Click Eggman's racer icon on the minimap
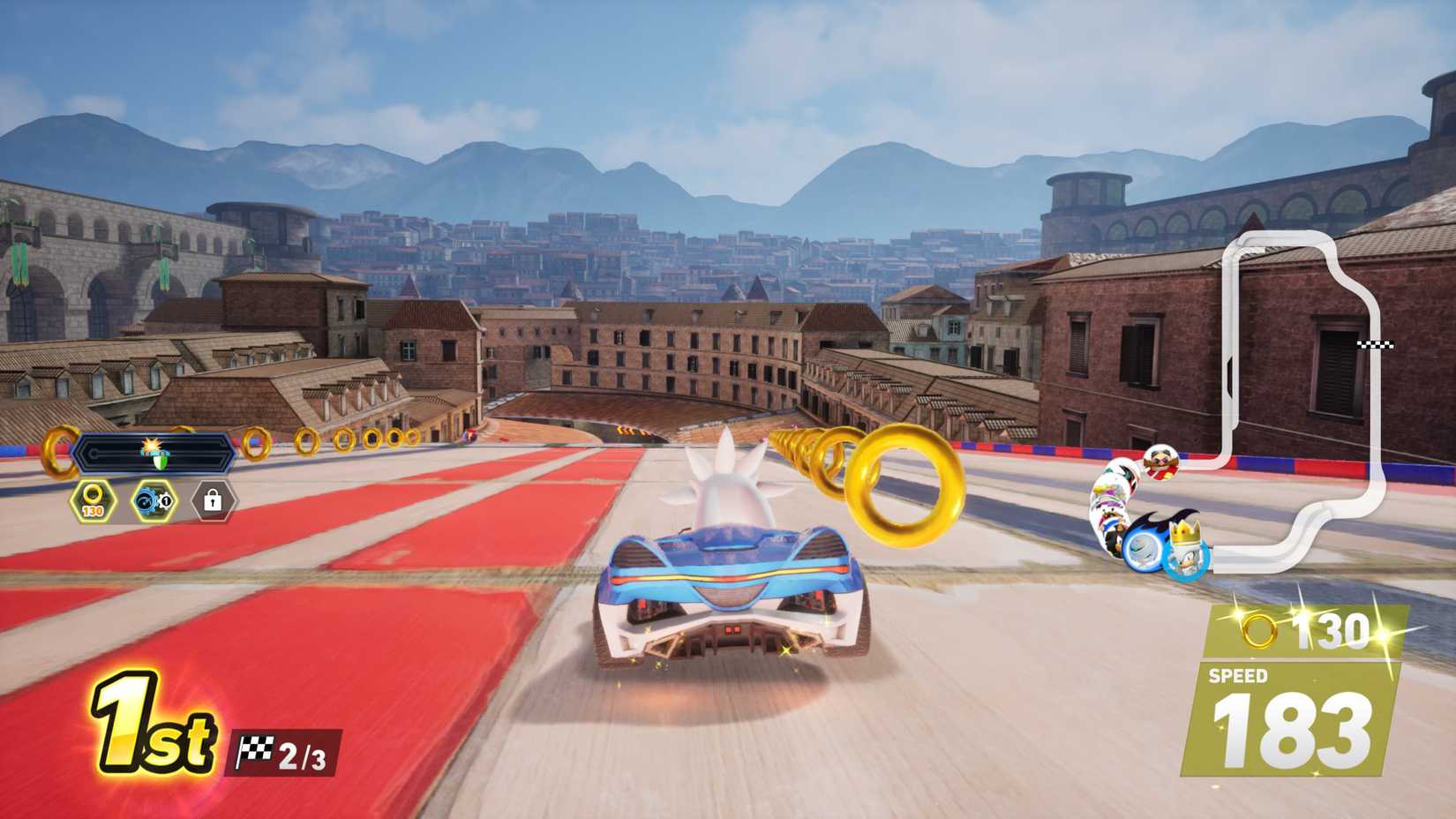The height and width of the screenshot is (819, 1456). point(1161,462)
